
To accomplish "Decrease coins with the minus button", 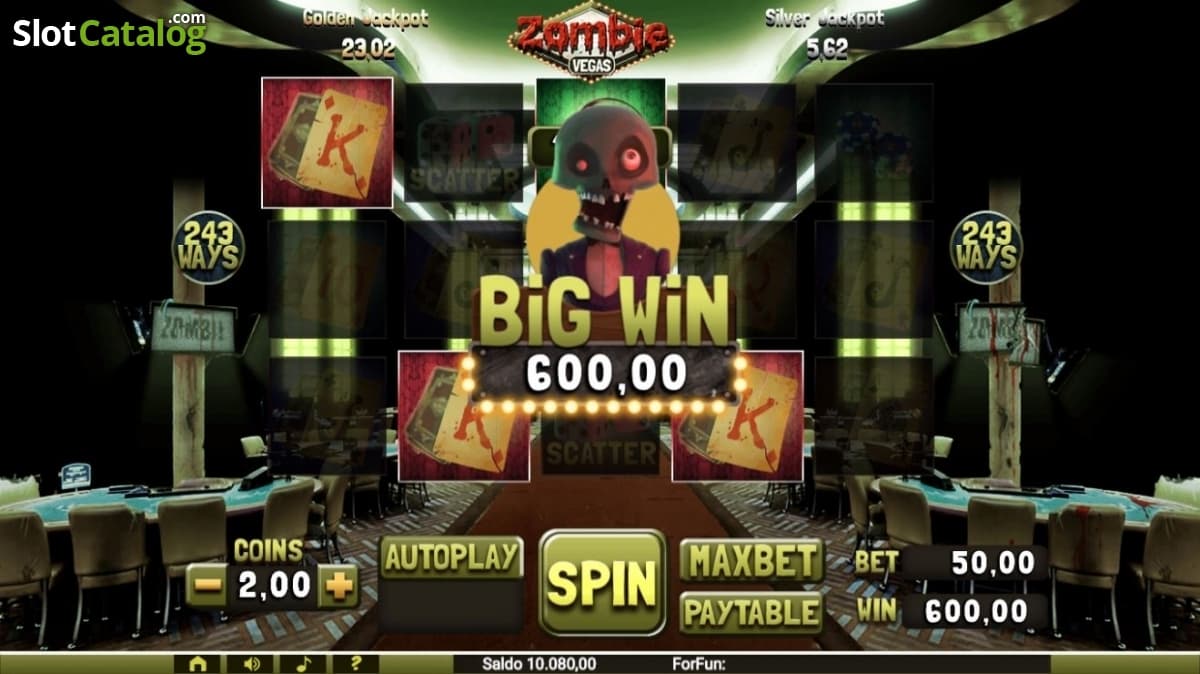I will coord(207,587).
